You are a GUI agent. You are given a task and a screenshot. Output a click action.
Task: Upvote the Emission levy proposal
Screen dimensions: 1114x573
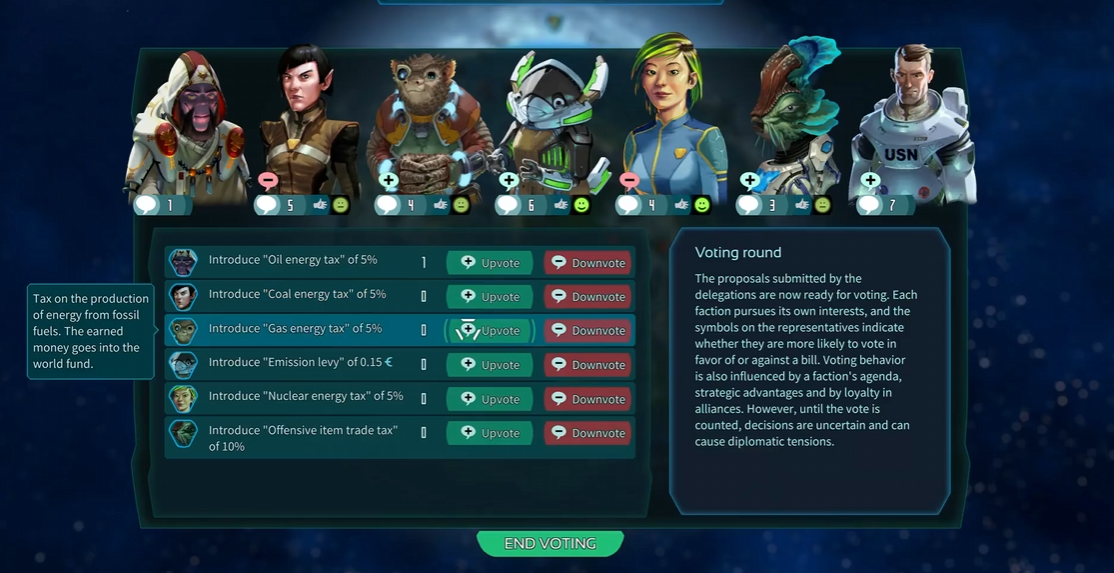pos(489,365)
